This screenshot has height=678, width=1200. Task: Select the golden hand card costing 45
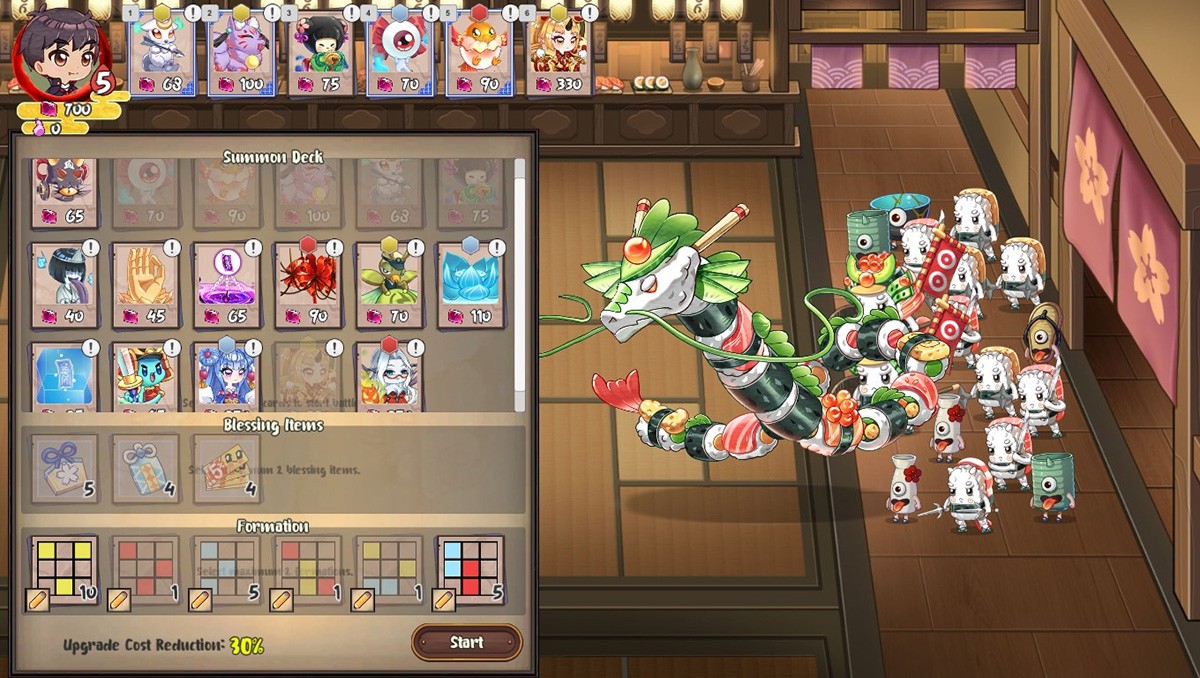tap(145, 286)
